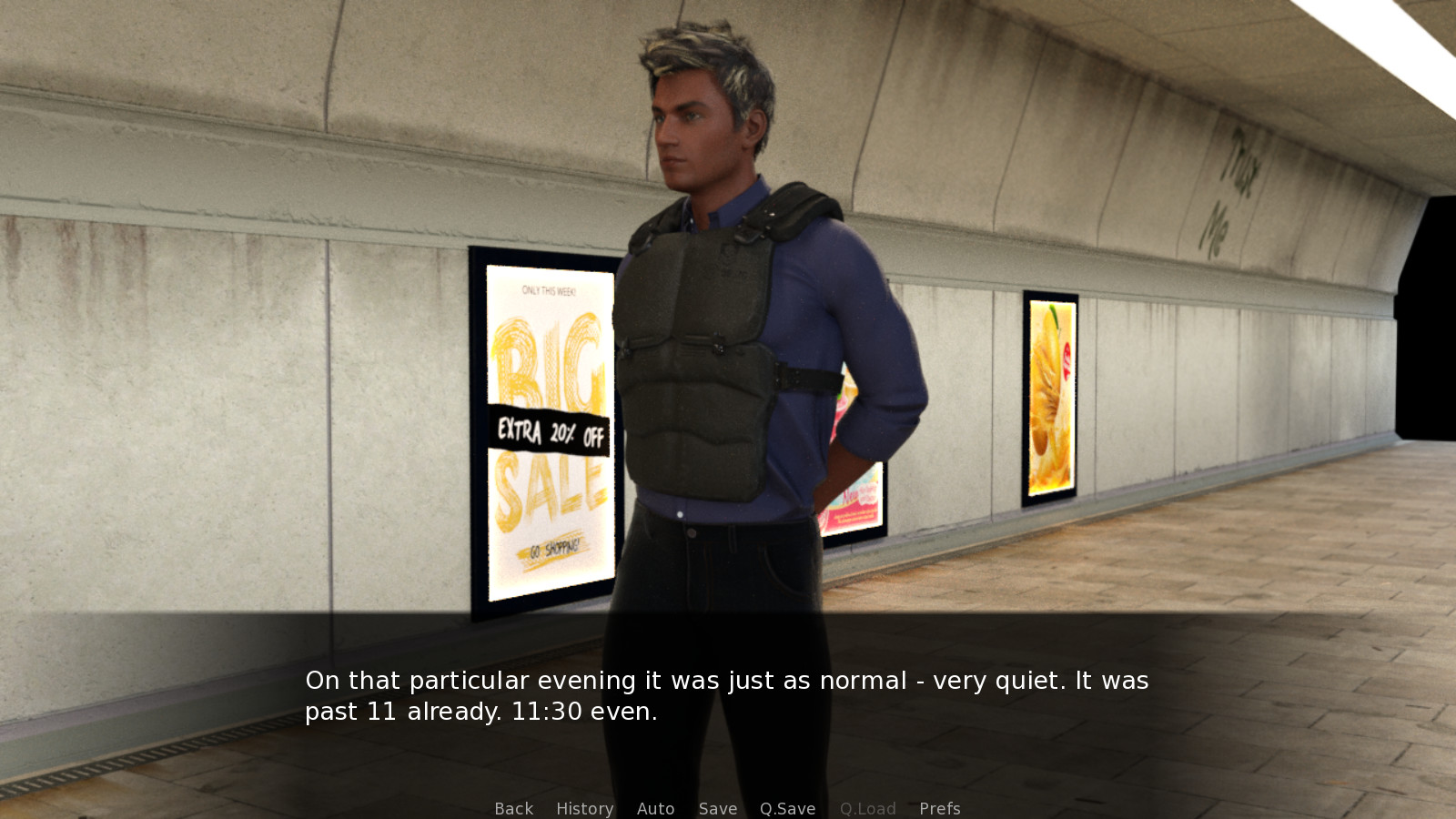Click the grayed-out Q.Load option
Screen dimensions: 1456x819
[x=868, y=808]
